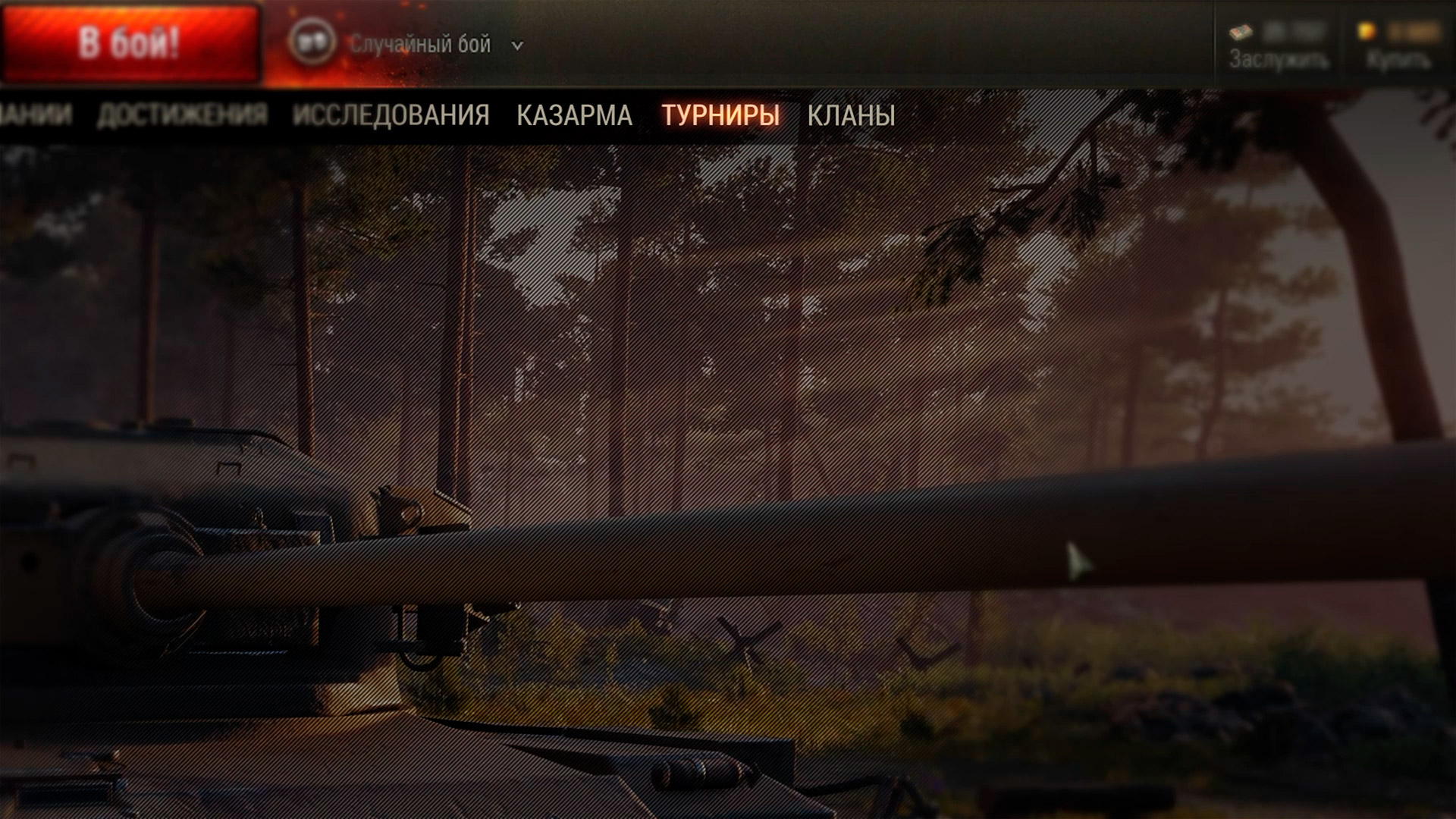Select the highlighted "Турниры" tab
Viewport: 1456px width, 819px height.
coord(720,115)
